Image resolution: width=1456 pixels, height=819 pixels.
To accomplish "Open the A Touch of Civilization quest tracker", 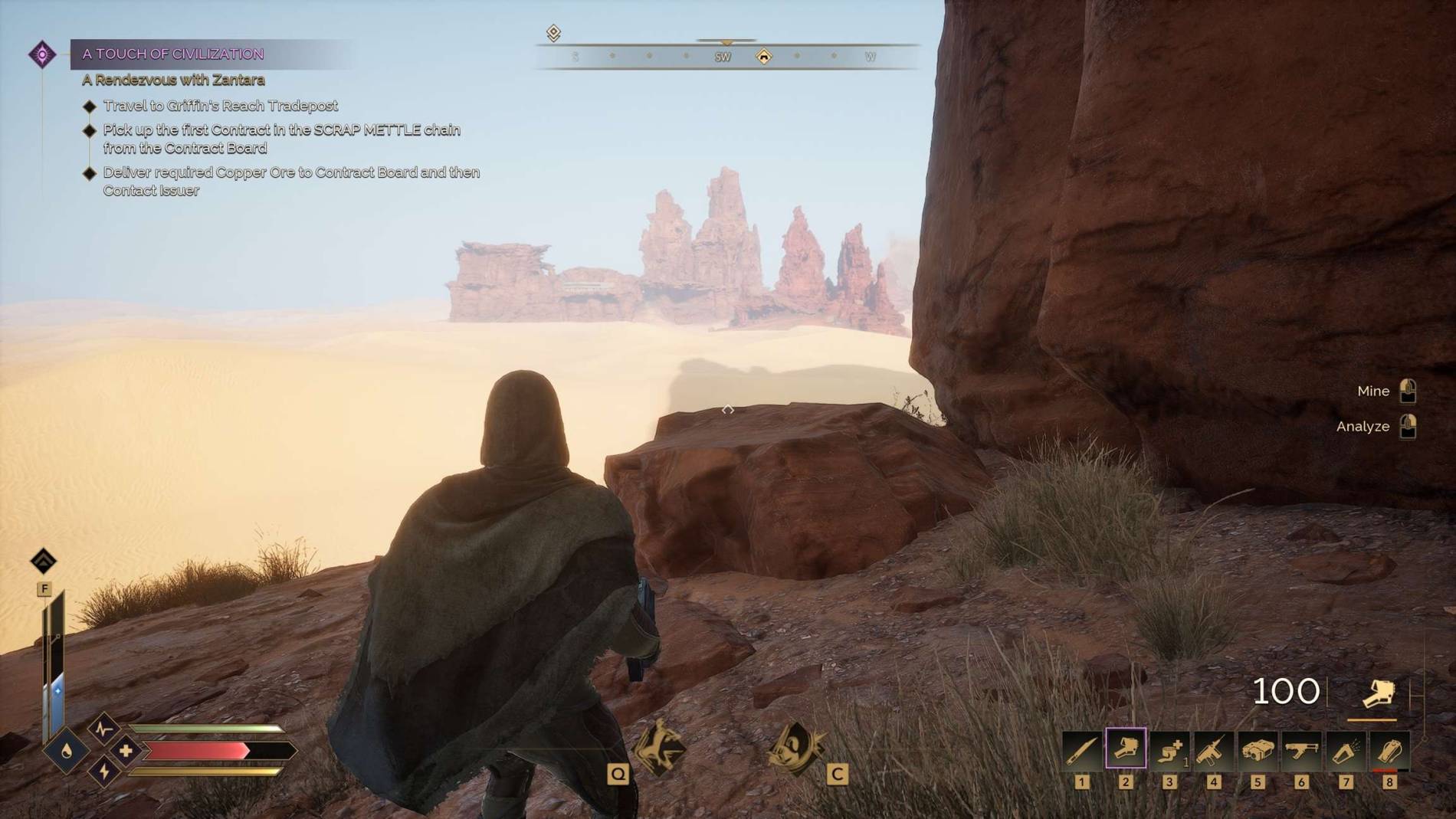I will [173, 54].
